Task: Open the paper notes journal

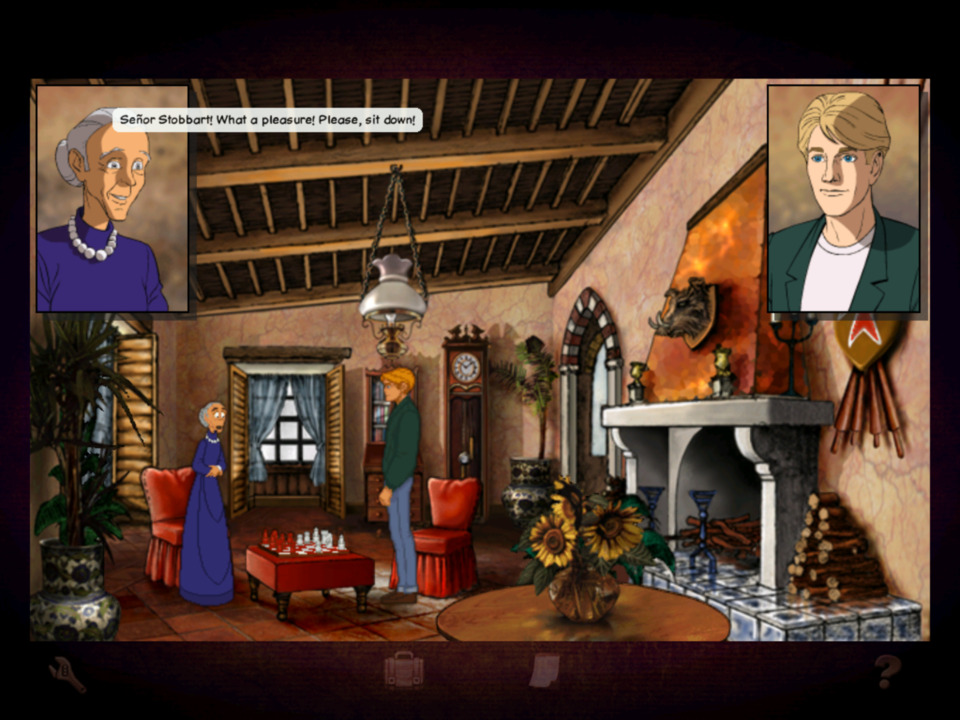Action: coord(544,670)
